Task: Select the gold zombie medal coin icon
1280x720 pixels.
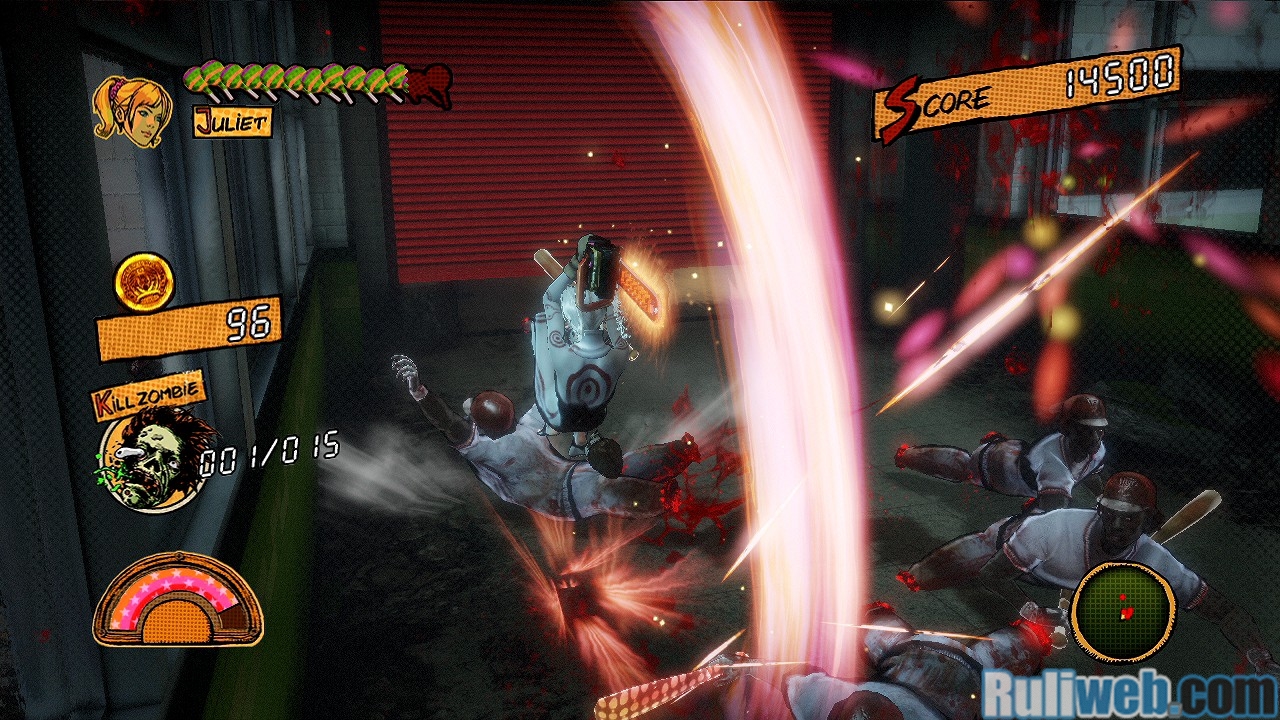Action: pos(144,283)
